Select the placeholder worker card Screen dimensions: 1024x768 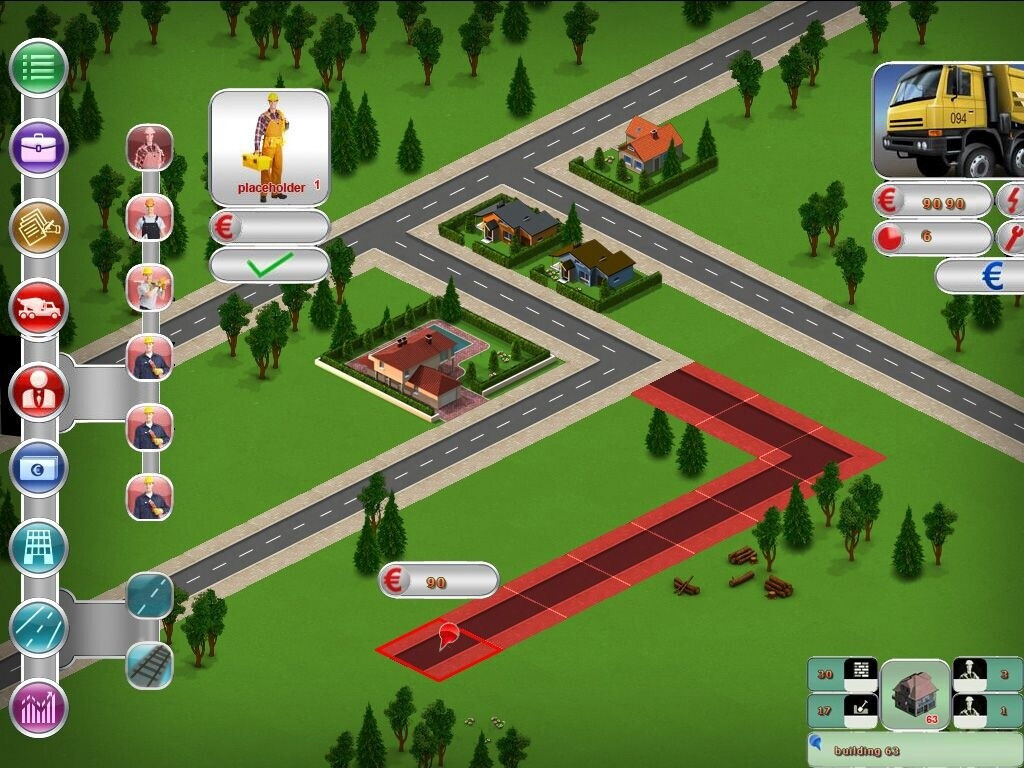click(x=269, y=148)
